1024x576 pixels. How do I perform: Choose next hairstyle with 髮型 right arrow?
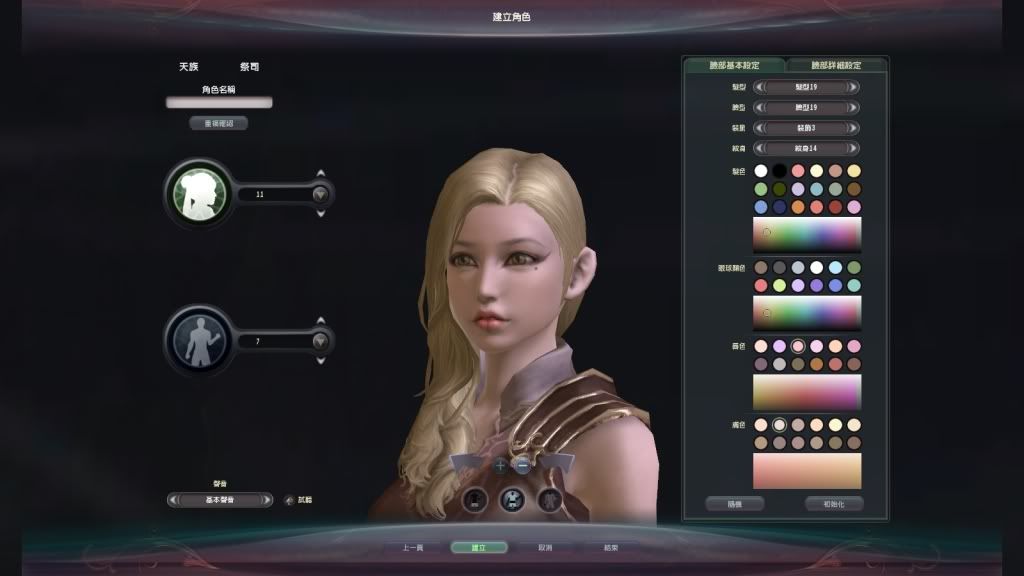click(x=853, y=87)
